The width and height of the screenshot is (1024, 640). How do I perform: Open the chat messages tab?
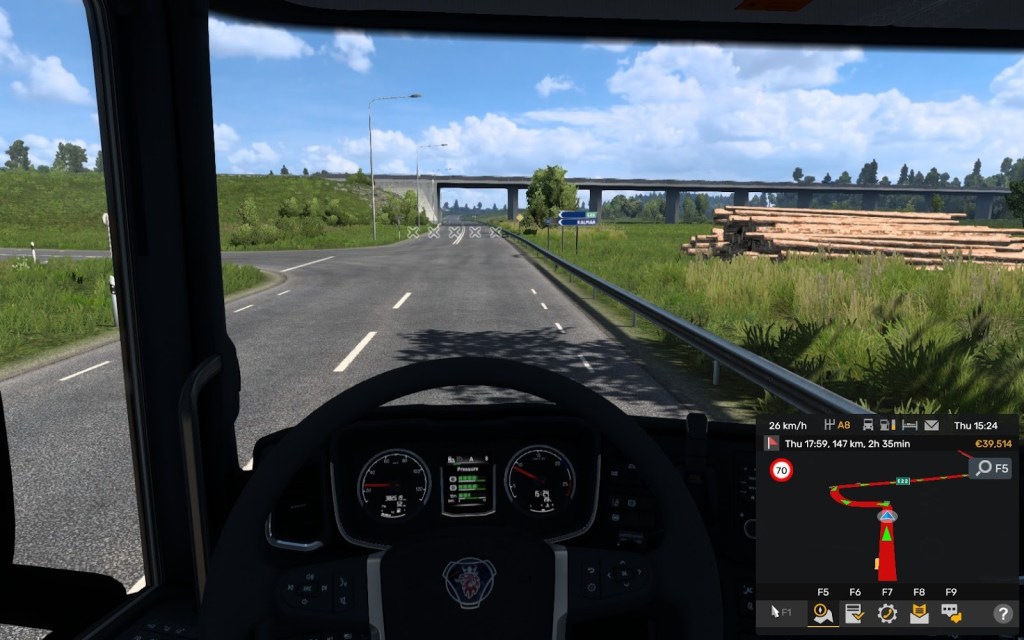(x=950, y=613)
